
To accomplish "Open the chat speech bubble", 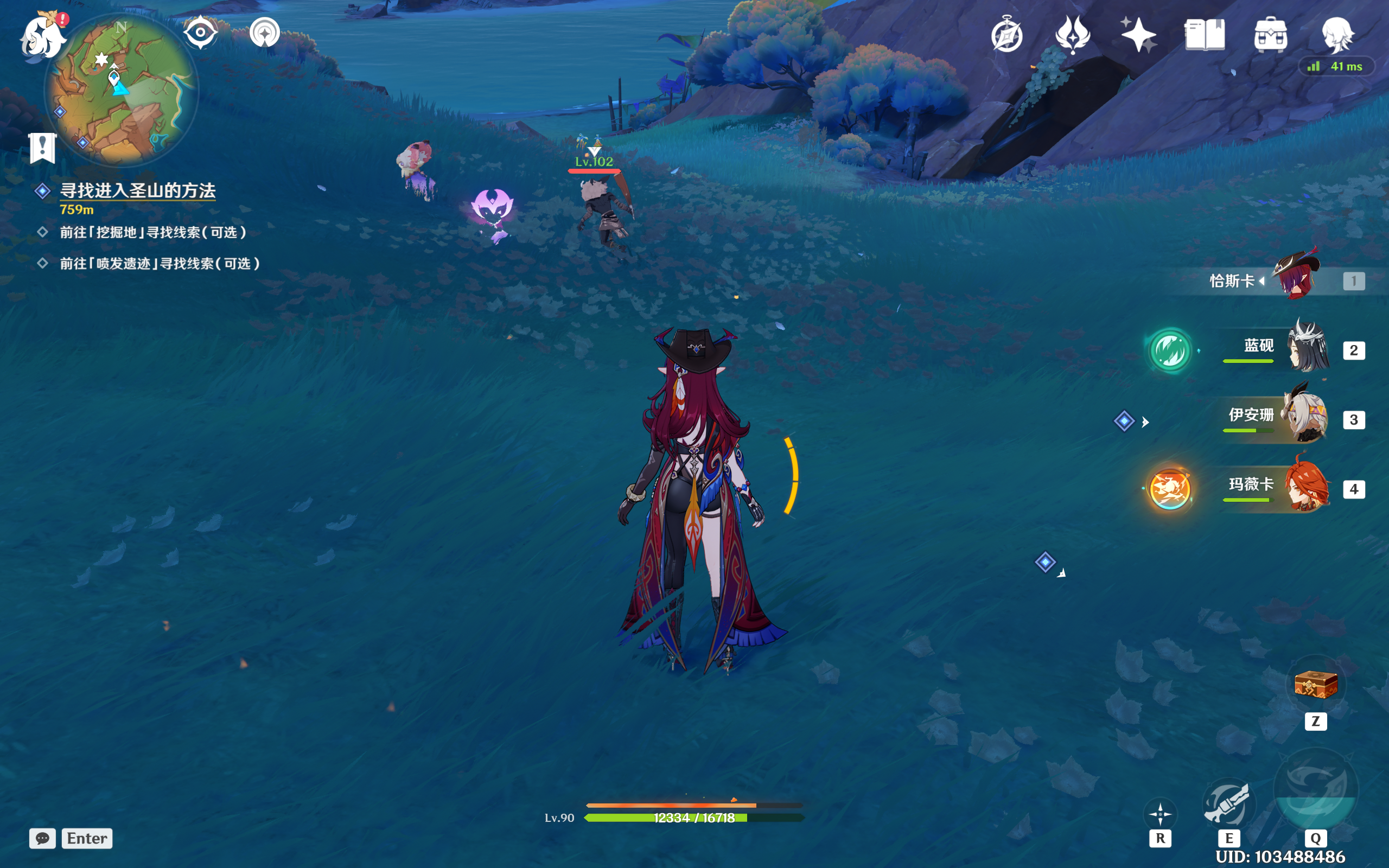I will click(x=42, y=838).
